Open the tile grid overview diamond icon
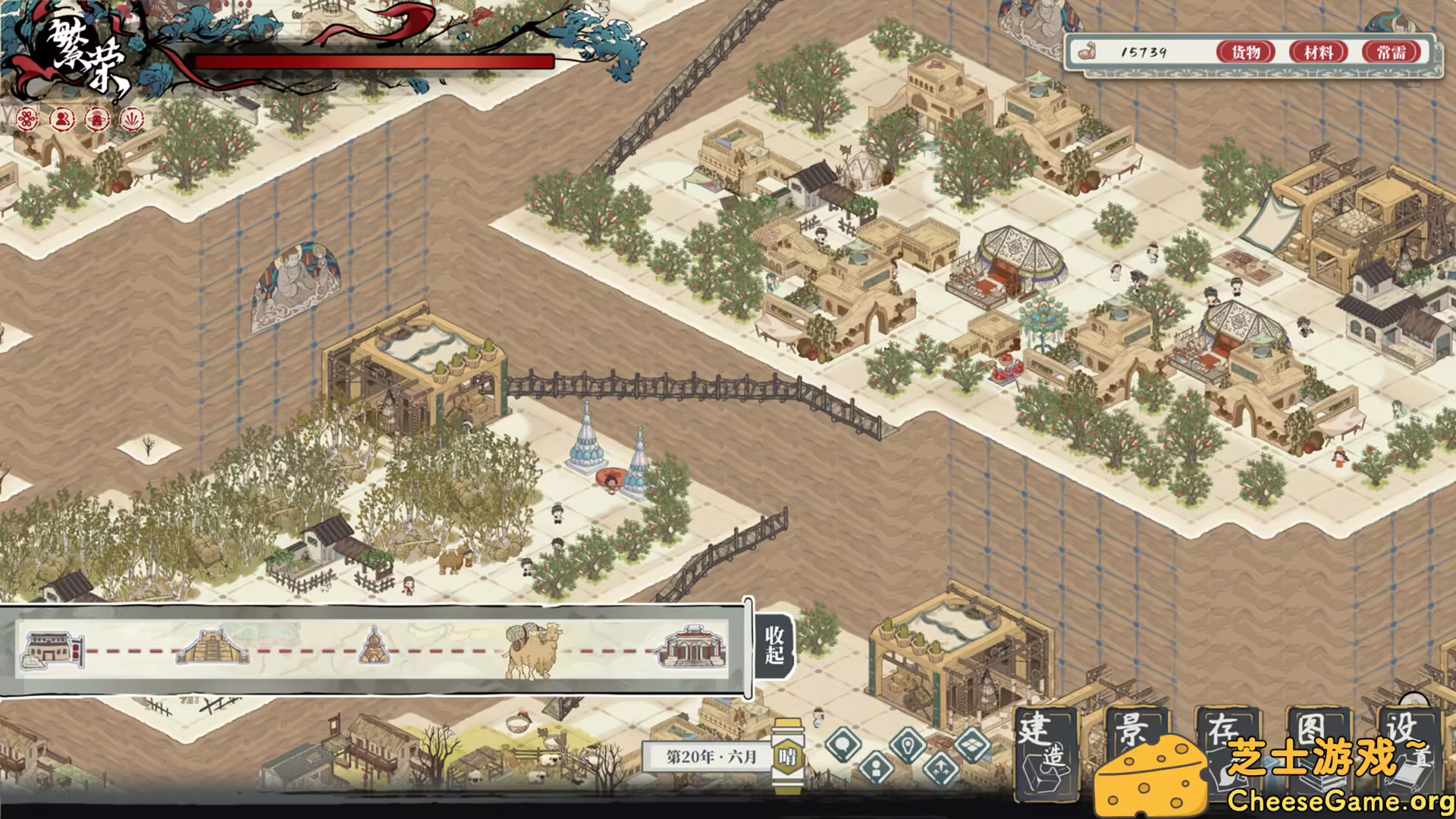Screen dimensions: 1456x819 (972, 746)
